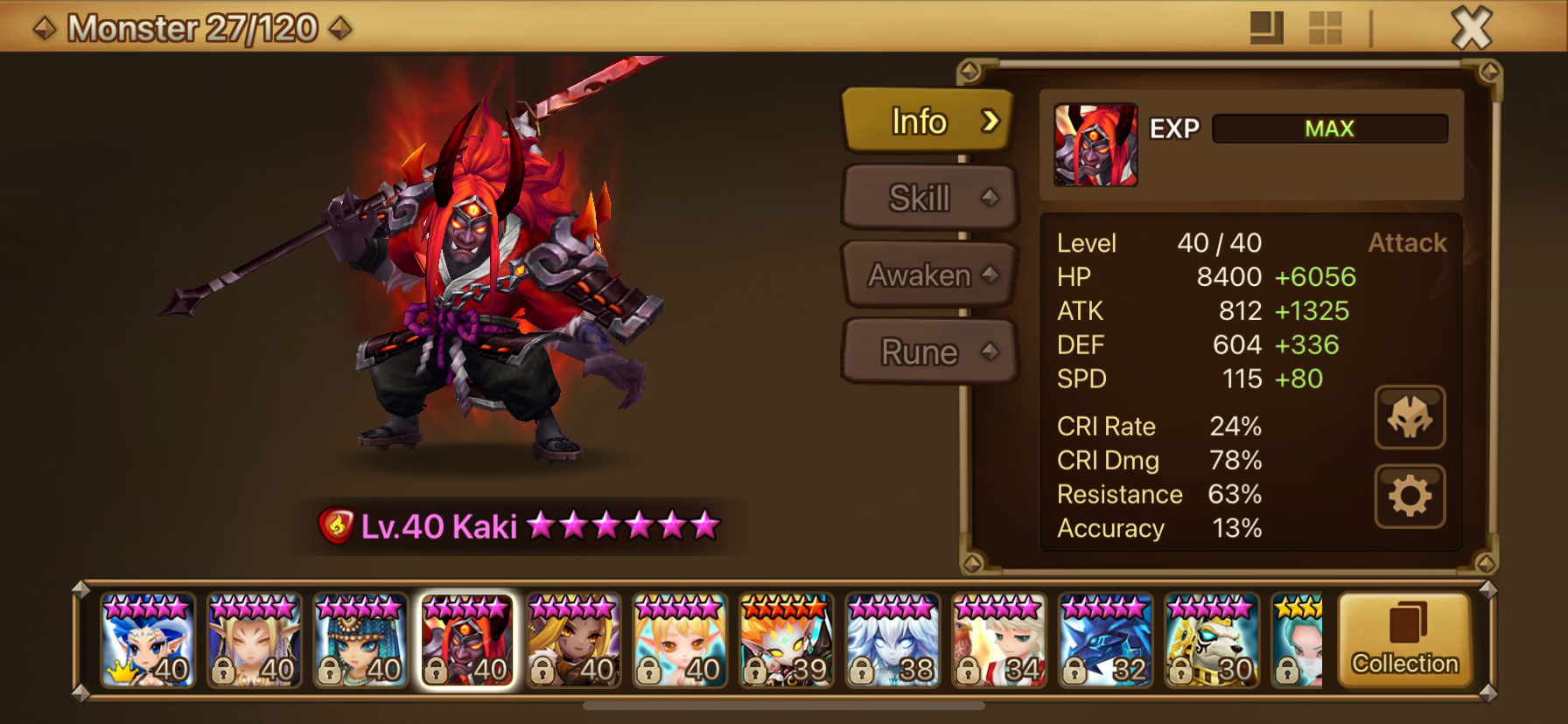
Task: Select the highlighted Kaki thumbnail in list
Action: pos(467,641)
